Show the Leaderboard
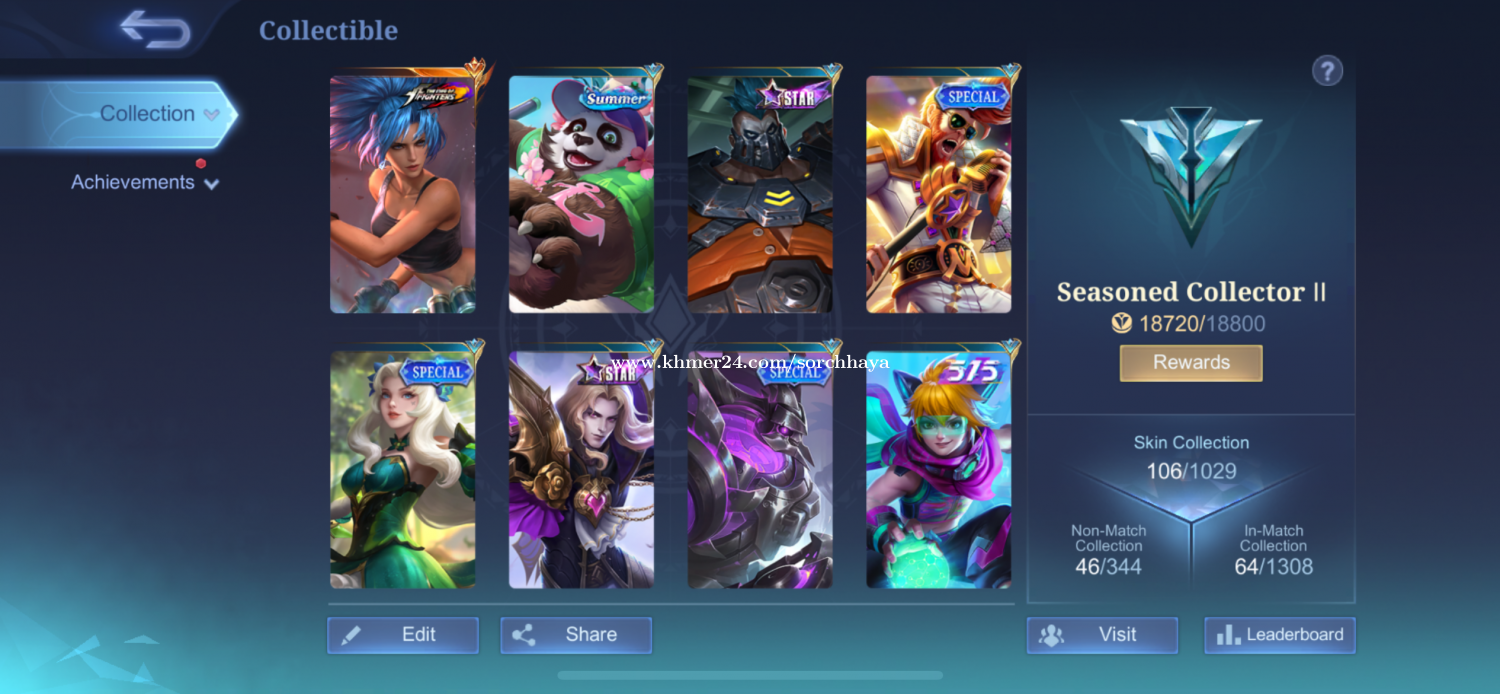Screen dimensions: 1500x694 point(1280,635)
